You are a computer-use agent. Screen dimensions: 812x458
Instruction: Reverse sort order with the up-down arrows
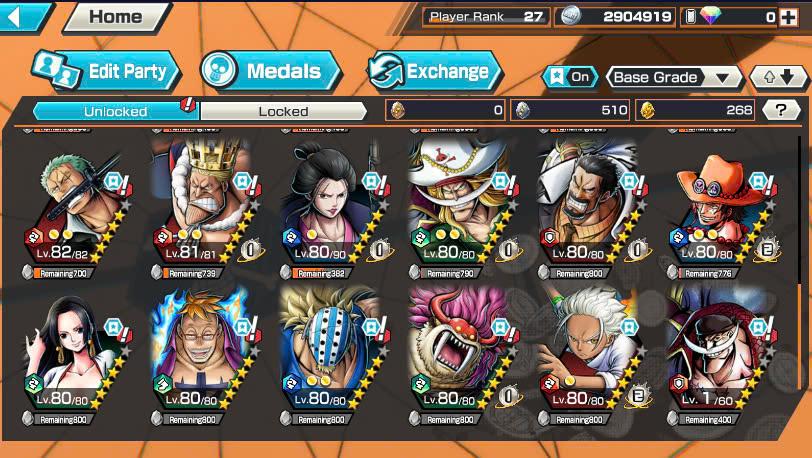coord(778,77)
